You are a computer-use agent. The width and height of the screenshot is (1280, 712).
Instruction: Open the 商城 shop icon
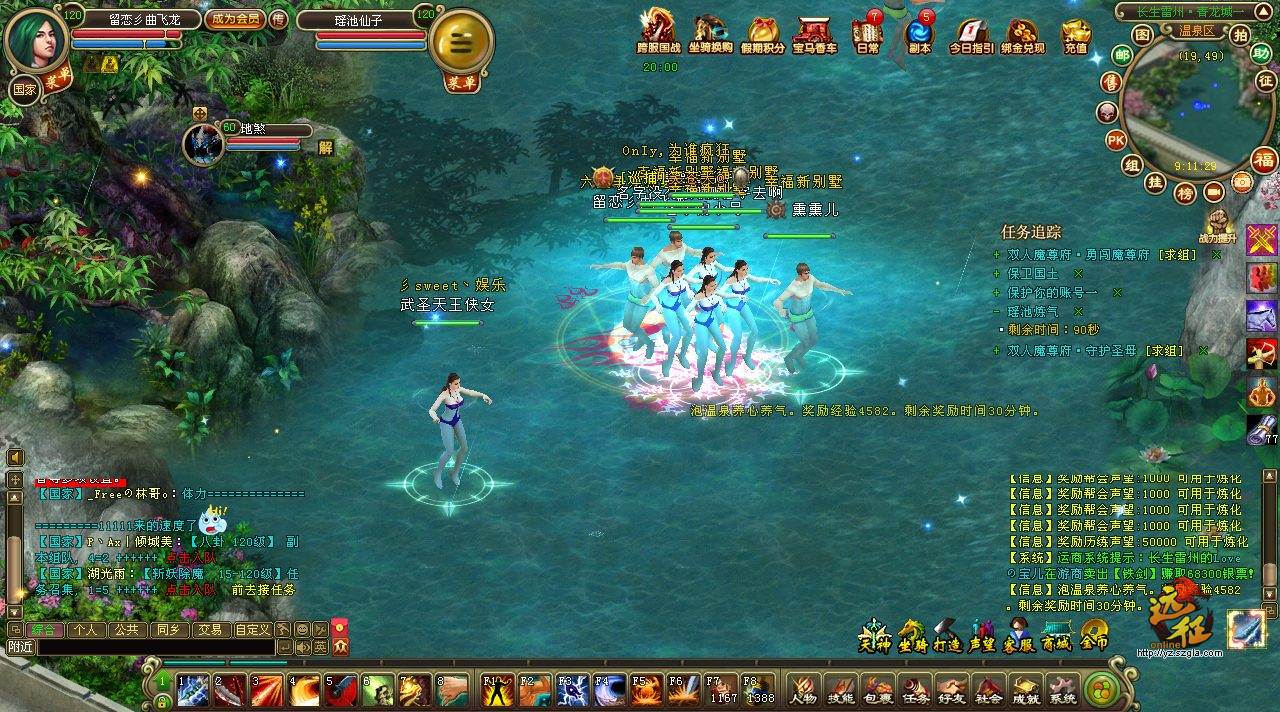coord(1058,637)
